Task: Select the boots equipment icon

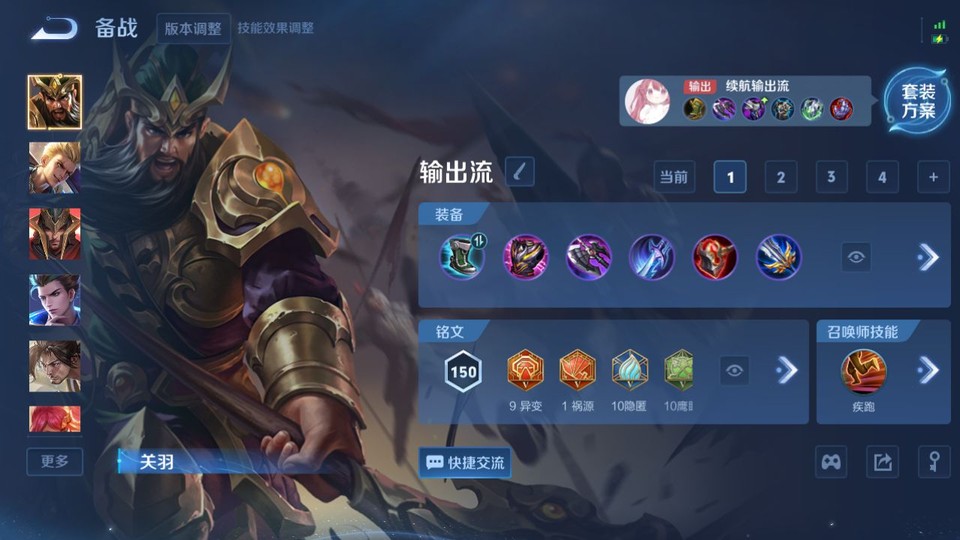Action: click(x=461, y=257)
